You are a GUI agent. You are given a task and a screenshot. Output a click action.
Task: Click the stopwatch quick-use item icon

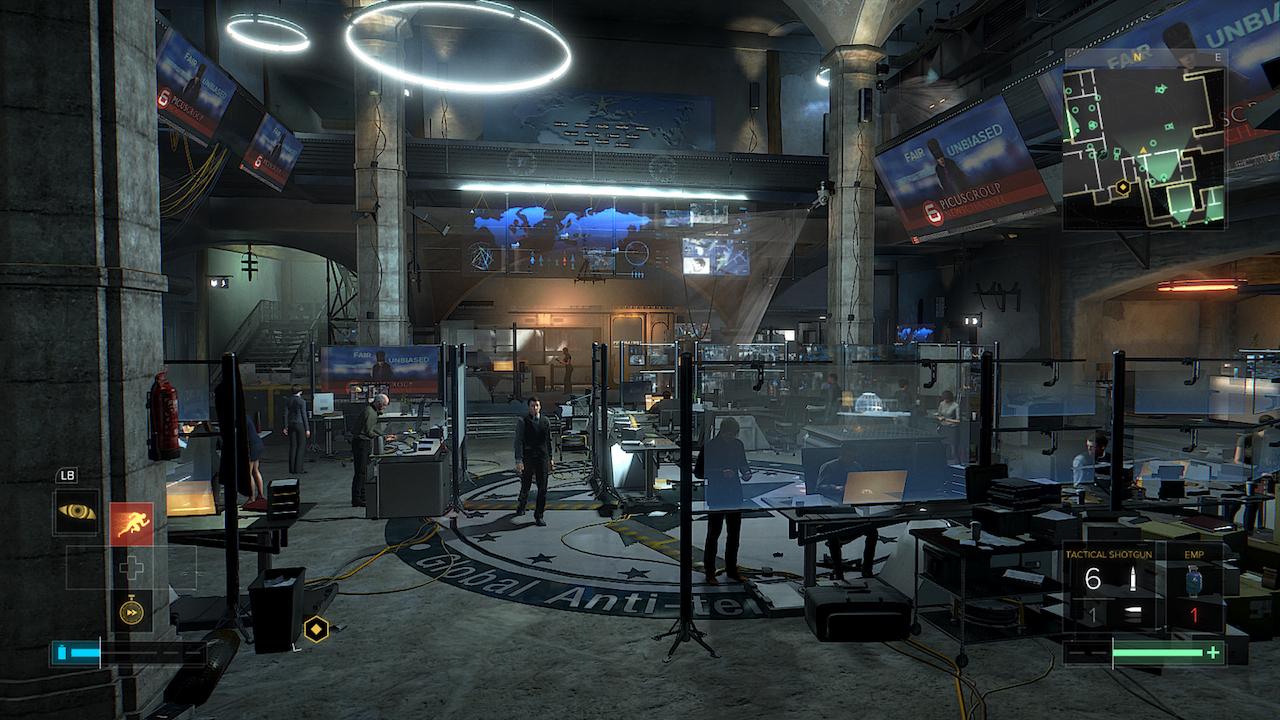click(132, 609)
